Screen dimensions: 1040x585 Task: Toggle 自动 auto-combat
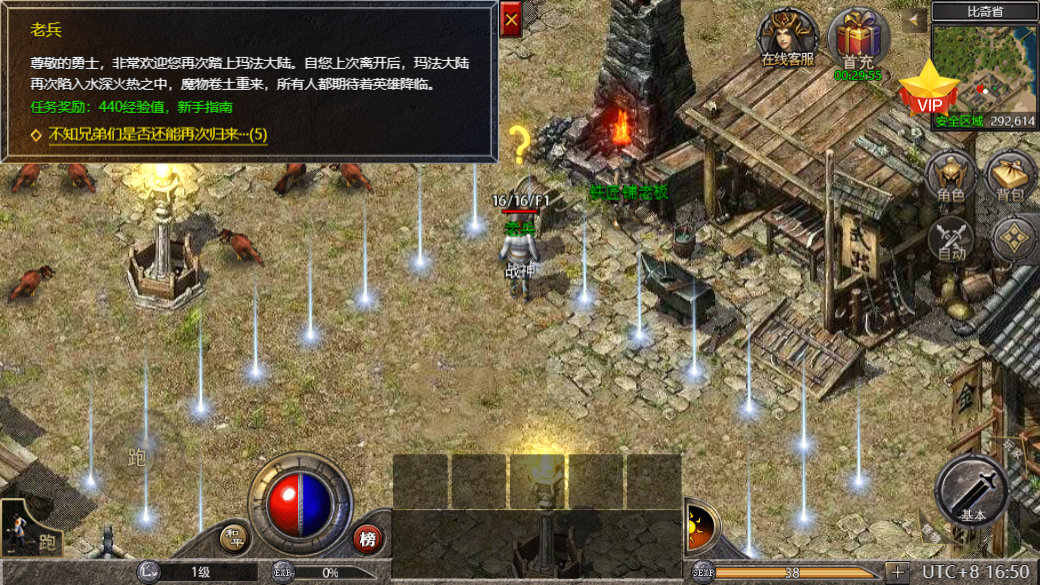click(951, 240)
